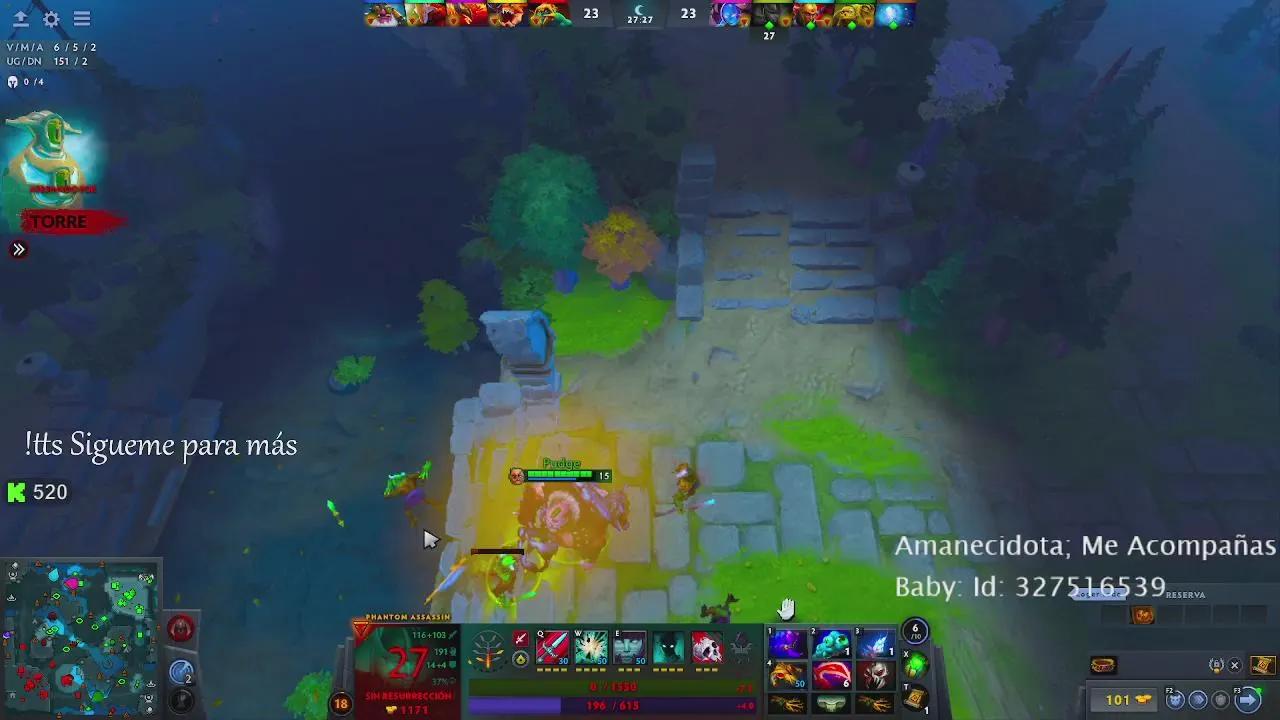Screen dimensions: 1280x720
Task: Click the upload/share icon top left
Action: (20, 18)
